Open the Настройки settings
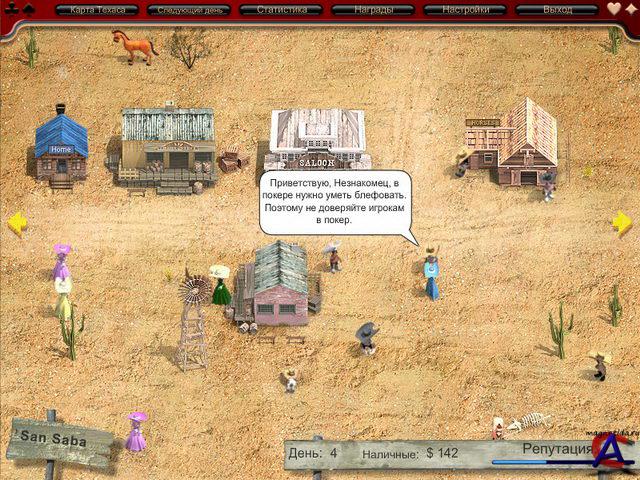 tap(465, 10)
